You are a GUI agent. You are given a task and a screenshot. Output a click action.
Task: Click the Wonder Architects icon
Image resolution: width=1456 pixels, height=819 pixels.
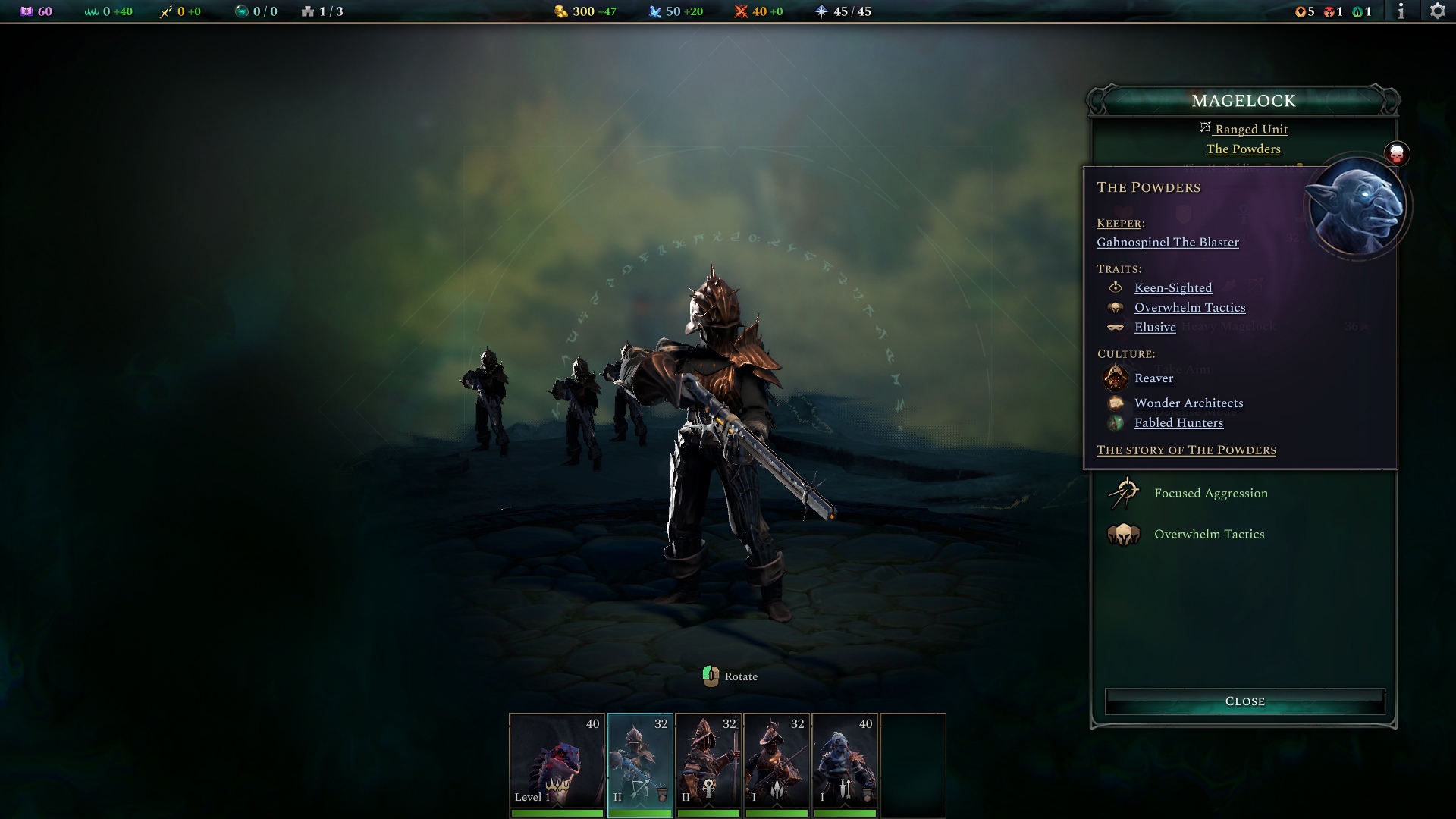click(x=1116, y=403)
